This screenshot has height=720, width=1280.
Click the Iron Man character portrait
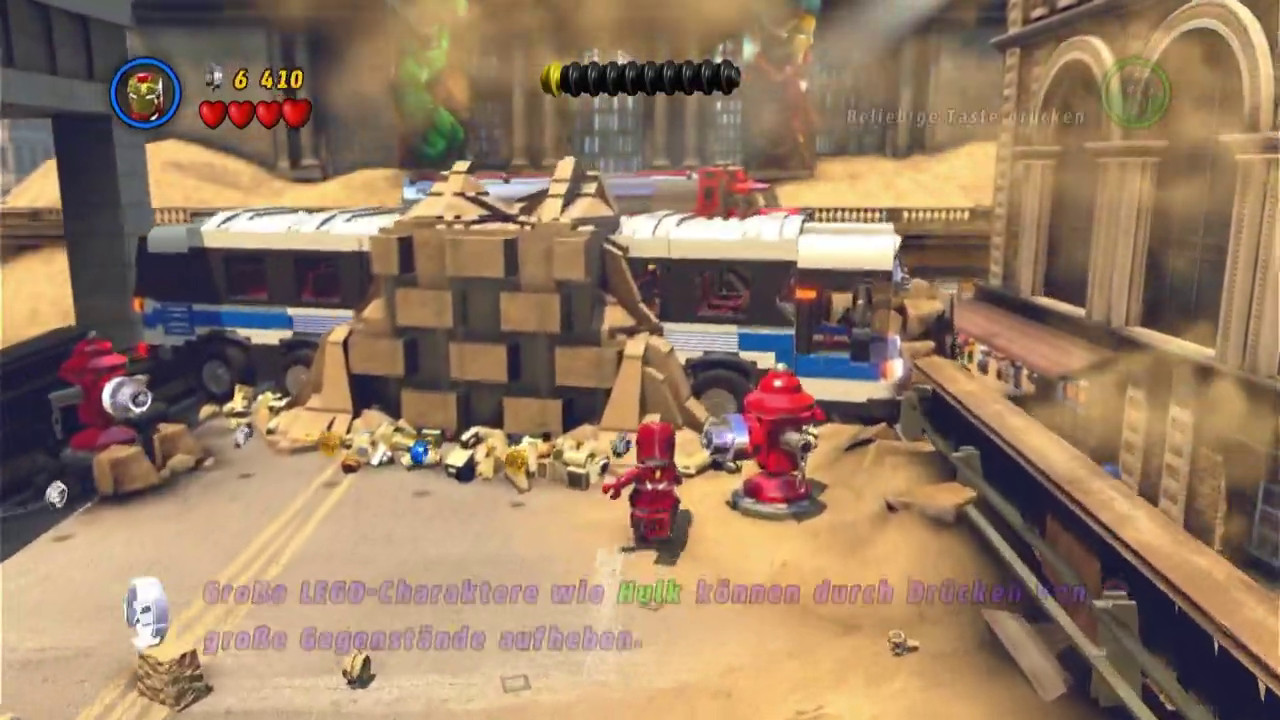(146, 94)
